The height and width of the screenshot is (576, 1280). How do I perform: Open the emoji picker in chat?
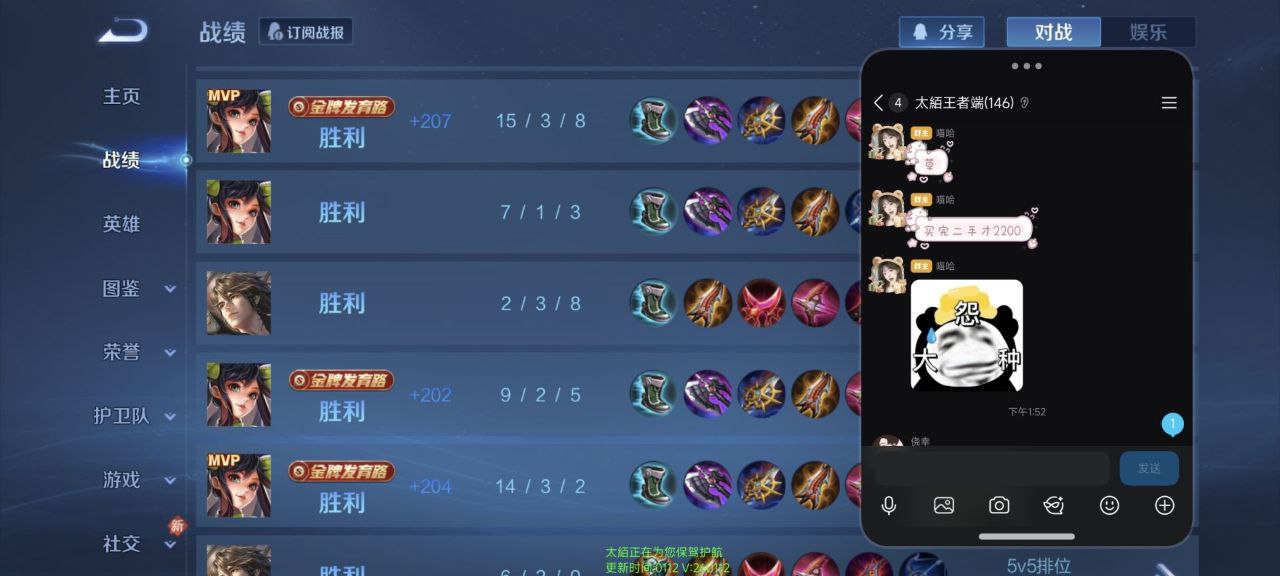point(1109,505)
